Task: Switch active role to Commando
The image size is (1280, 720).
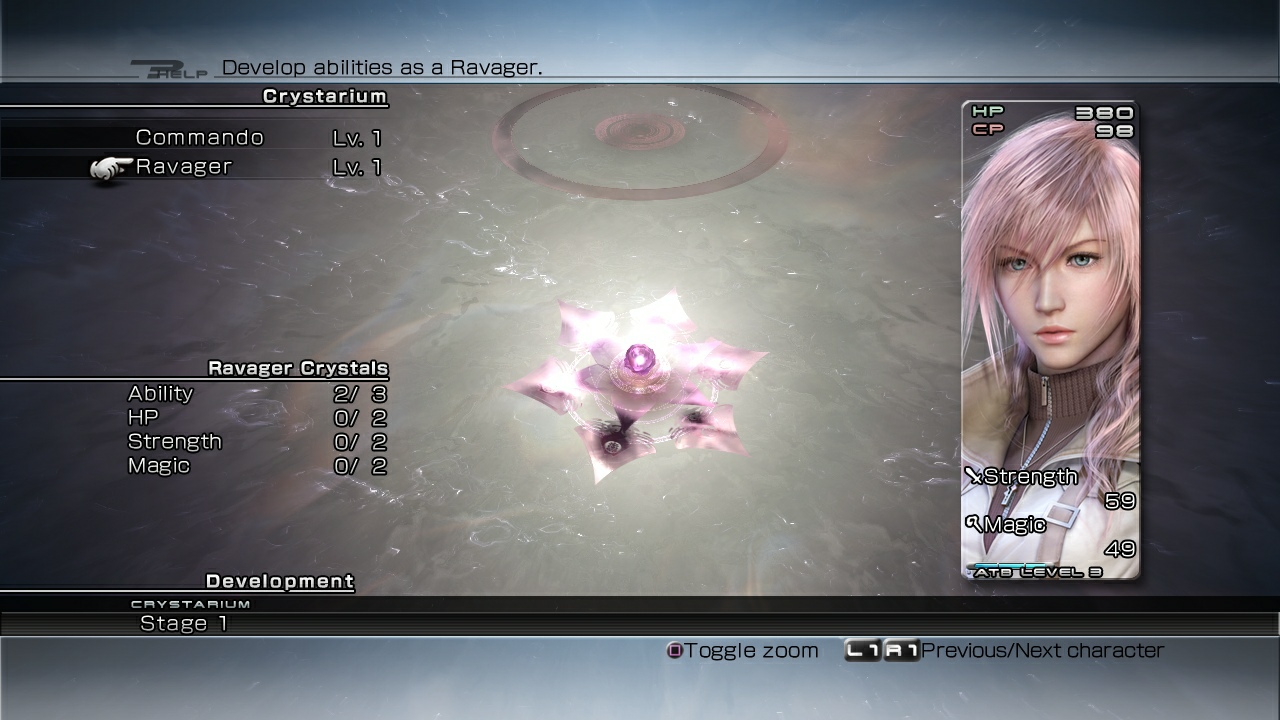Action: (x=199, y=137)
